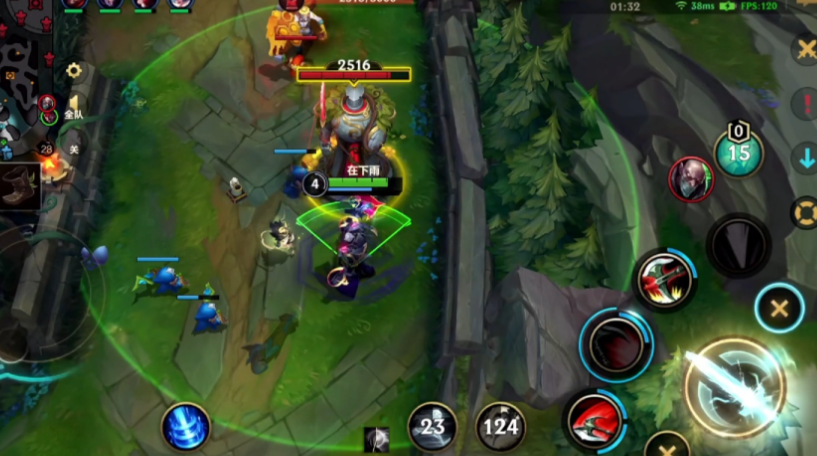Tap the blue down-arrow ping button
The height and width of the screenshot is (456, 817).
[x=805, y=158]
